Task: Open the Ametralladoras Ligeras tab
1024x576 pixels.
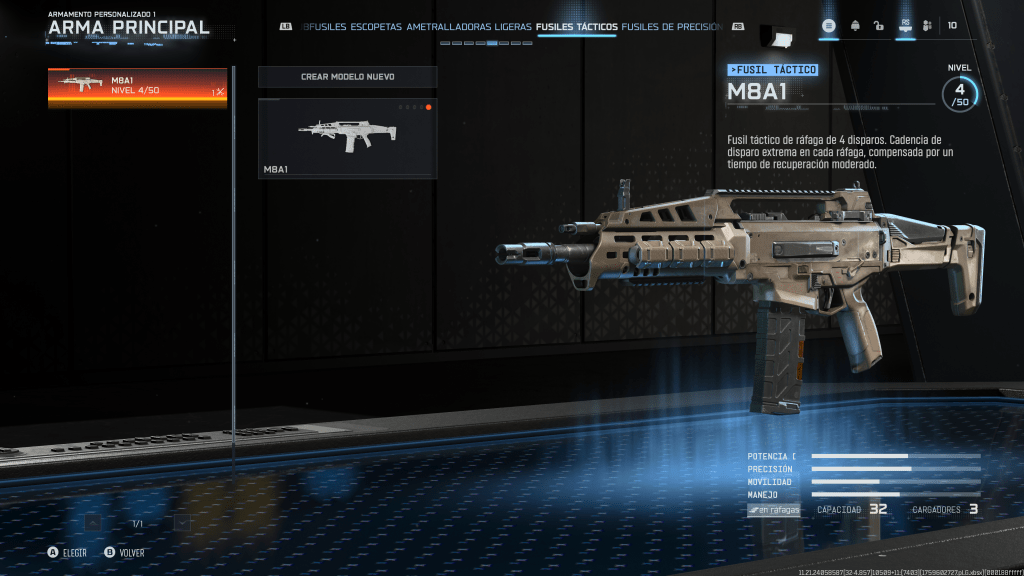Action: pos(469,27)
